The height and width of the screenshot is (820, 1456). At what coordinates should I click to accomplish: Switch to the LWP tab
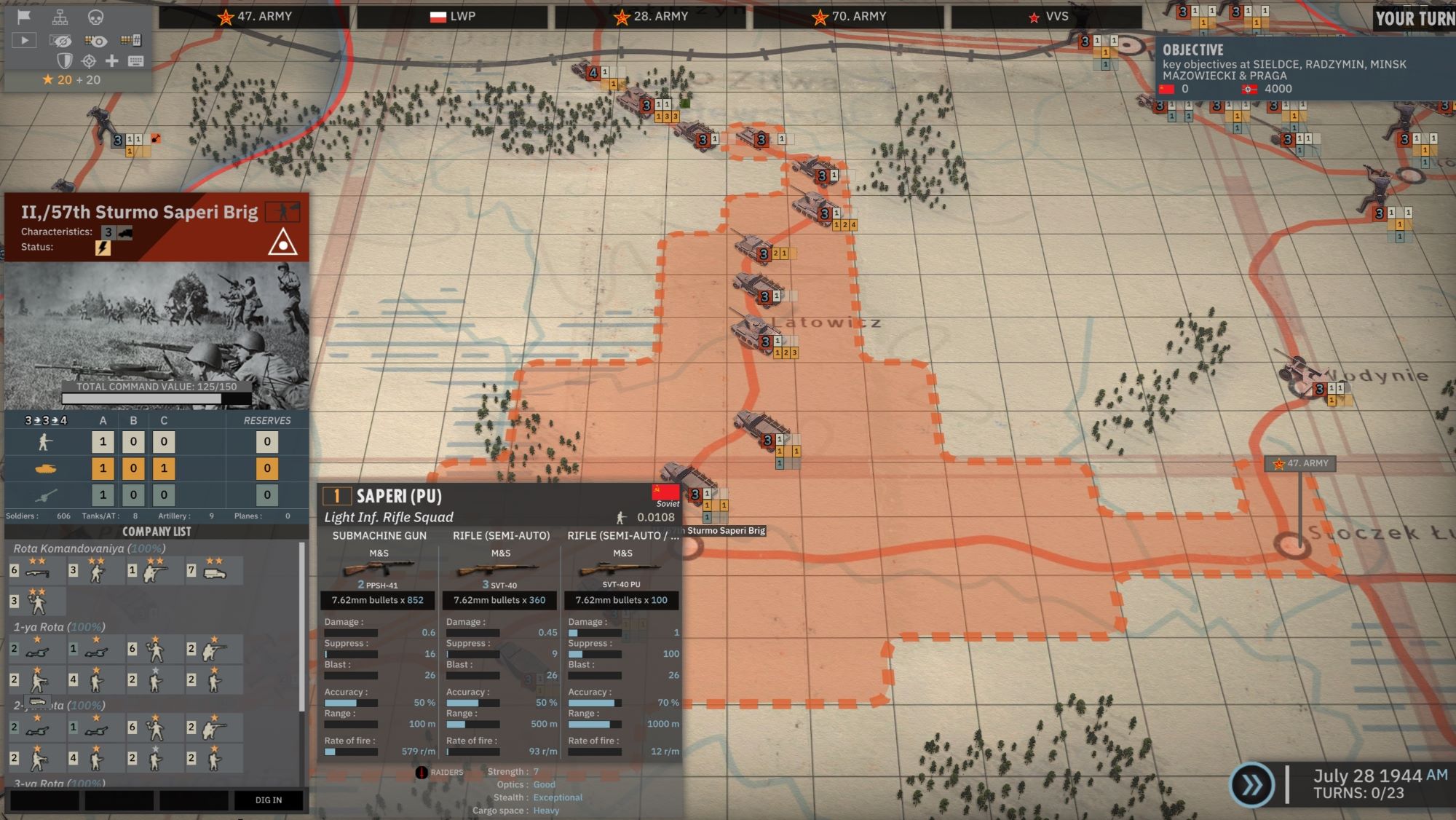tap(452, 17)
